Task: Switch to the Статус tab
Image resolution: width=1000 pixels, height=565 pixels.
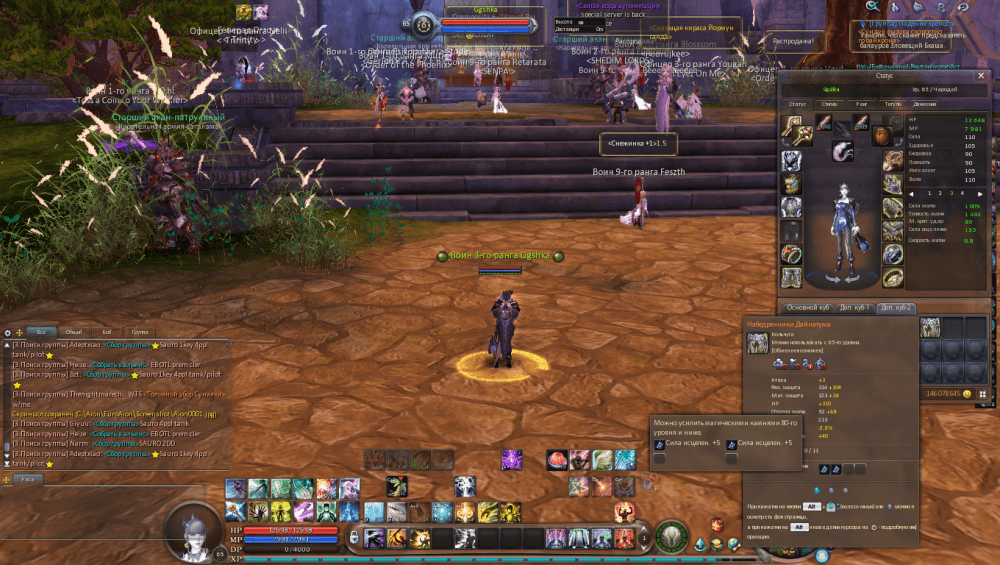Action: (x=797, y=103)
